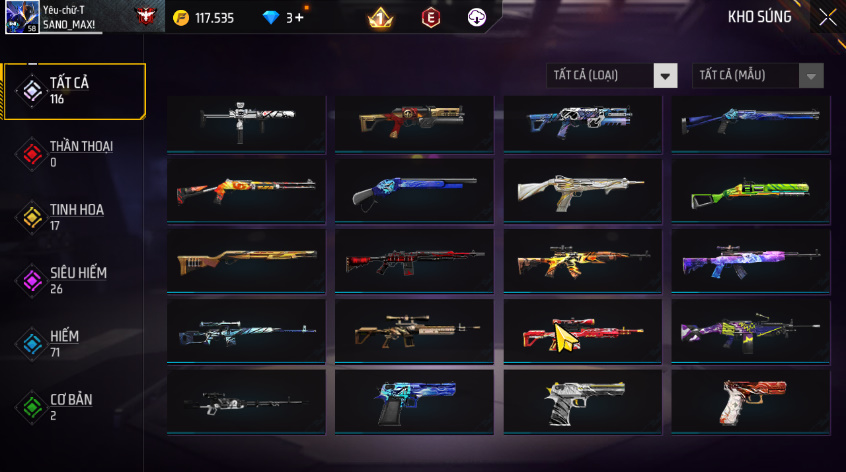
Task: Close the KHO SÚNG screen
Action: pos(827,17)
